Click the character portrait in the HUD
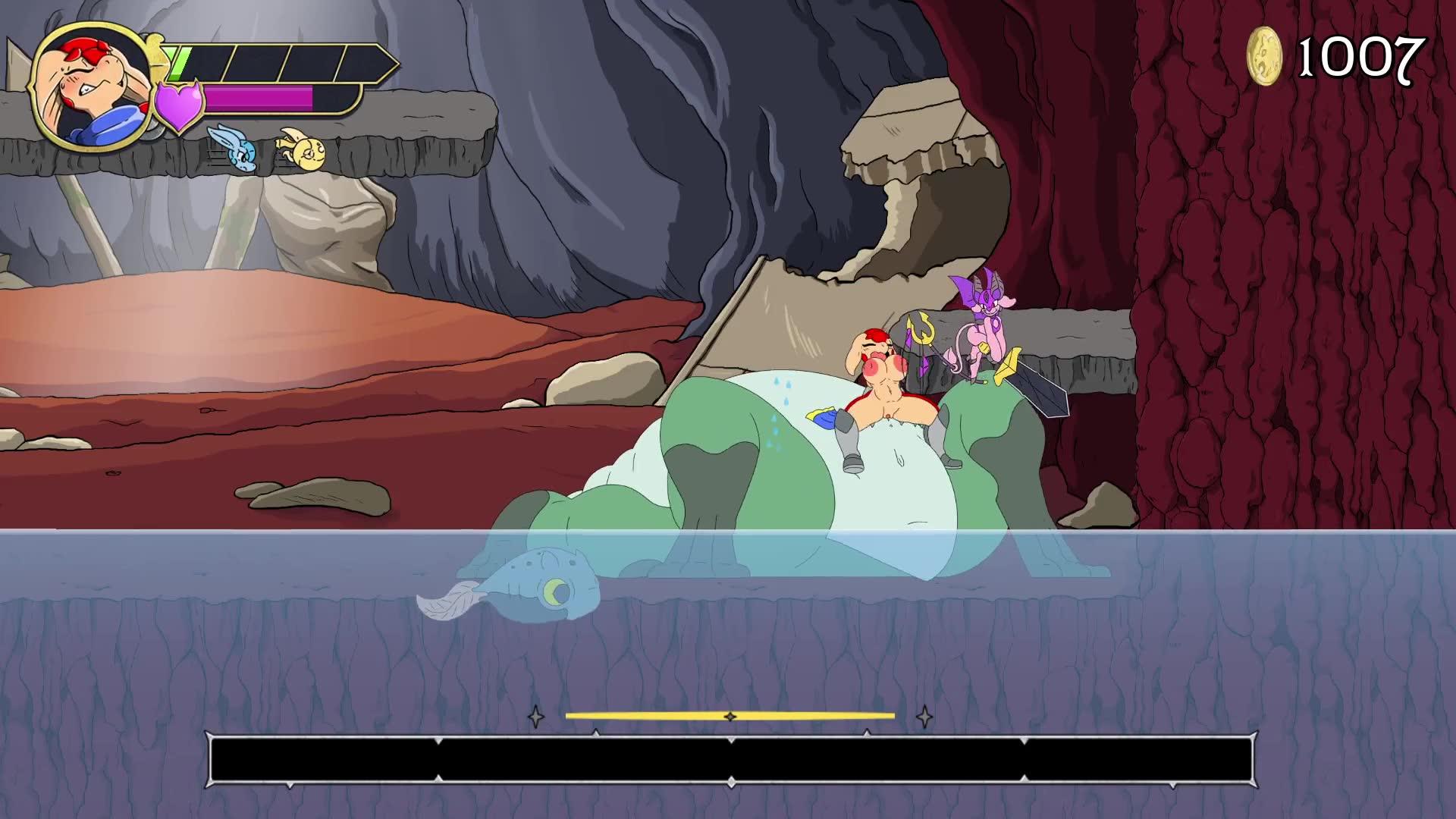Image resolution: width=1456 pixels, height=819 pixels. click(91, 86)
